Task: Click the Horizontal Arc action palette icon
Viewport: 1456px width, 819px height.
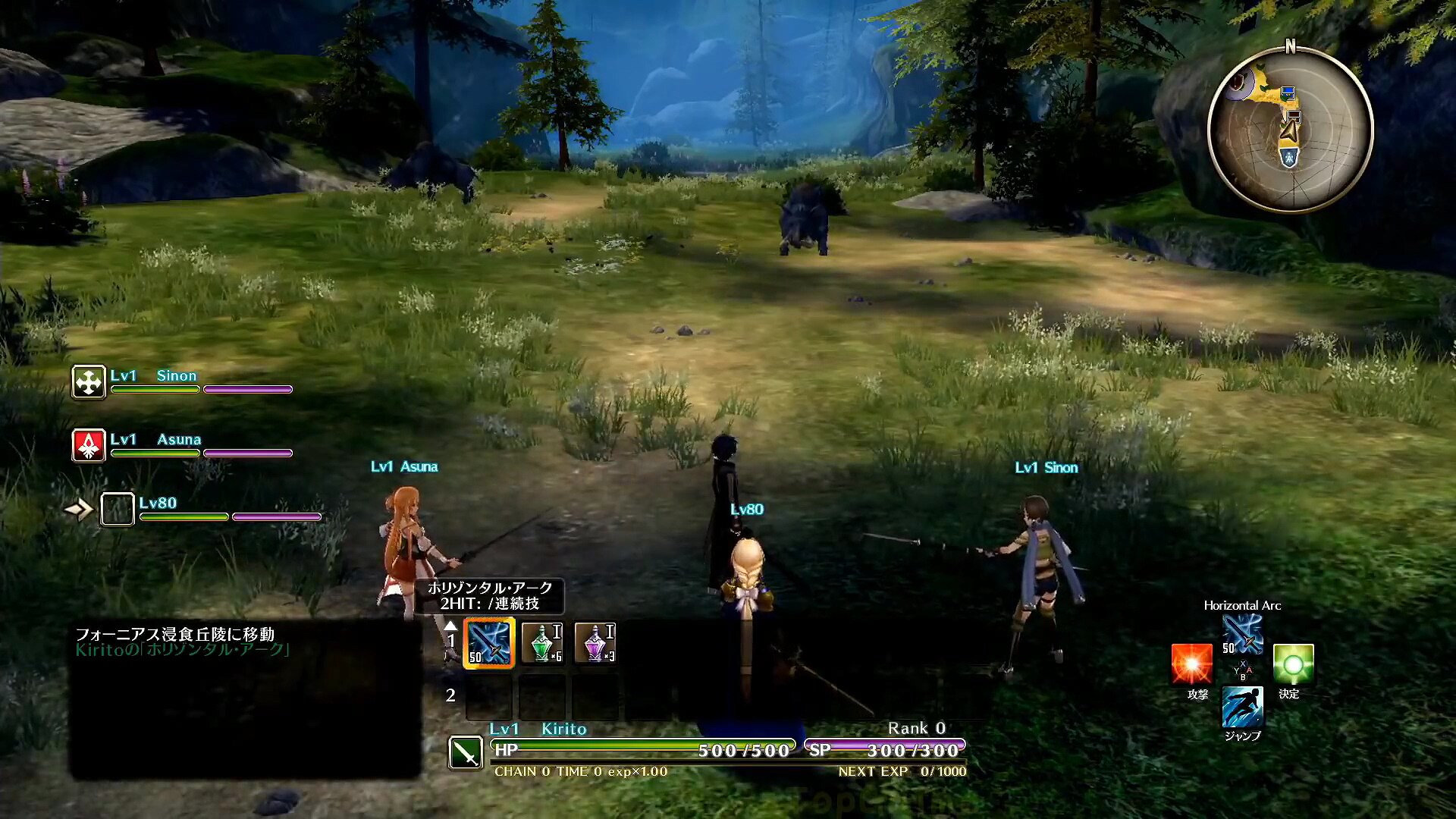Action: pyautogui.click(x=1242, y=634)
